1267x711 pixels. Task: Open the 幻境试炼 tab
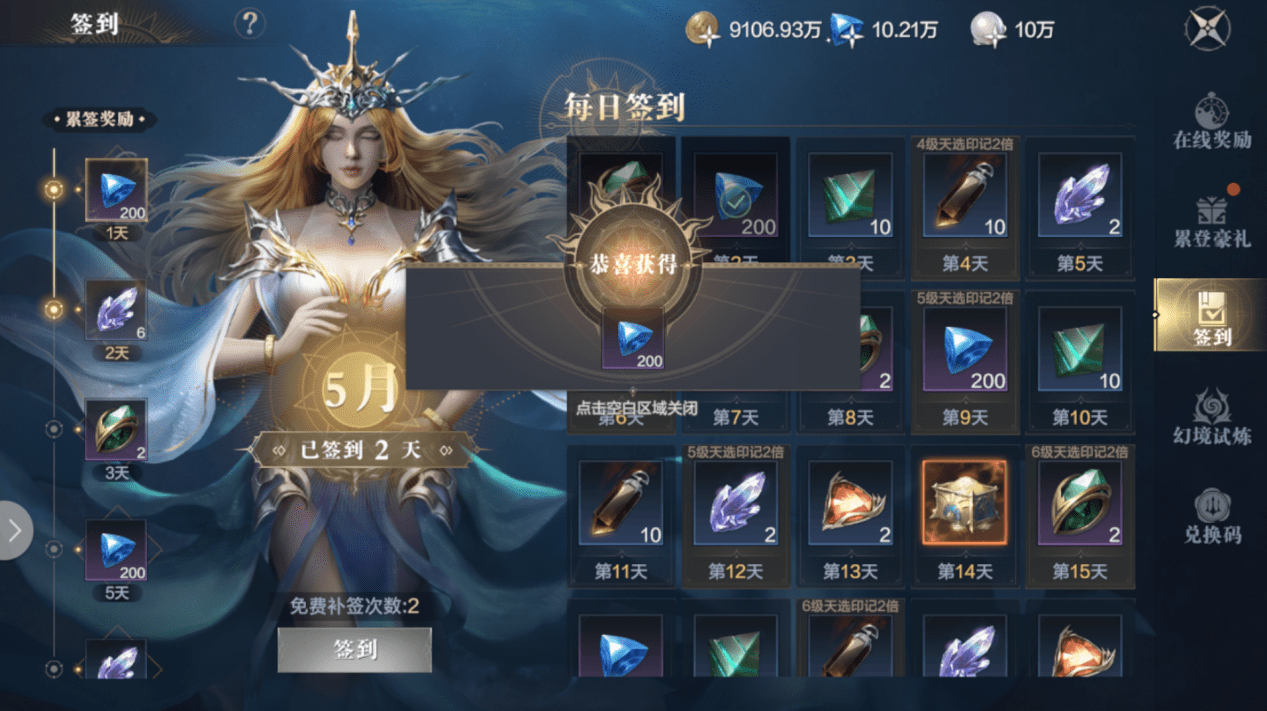1211,417
